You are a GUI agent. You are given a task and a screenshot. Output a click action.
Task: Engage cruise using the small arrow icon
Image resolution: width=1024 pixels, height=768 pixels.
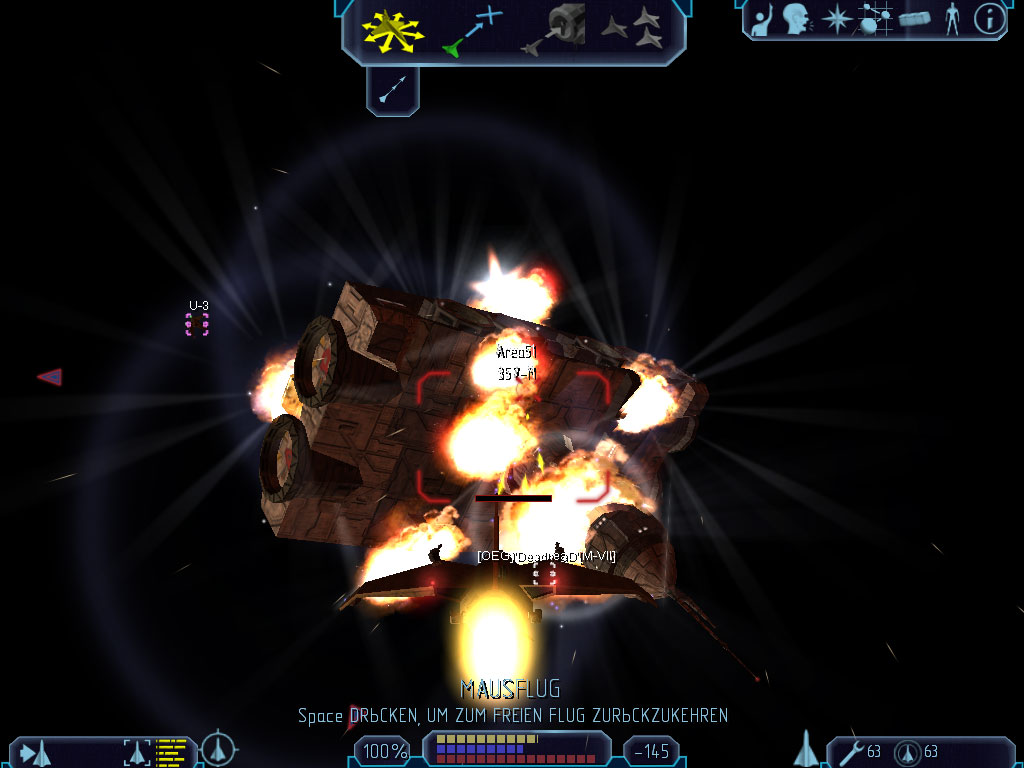pos(392,91)
